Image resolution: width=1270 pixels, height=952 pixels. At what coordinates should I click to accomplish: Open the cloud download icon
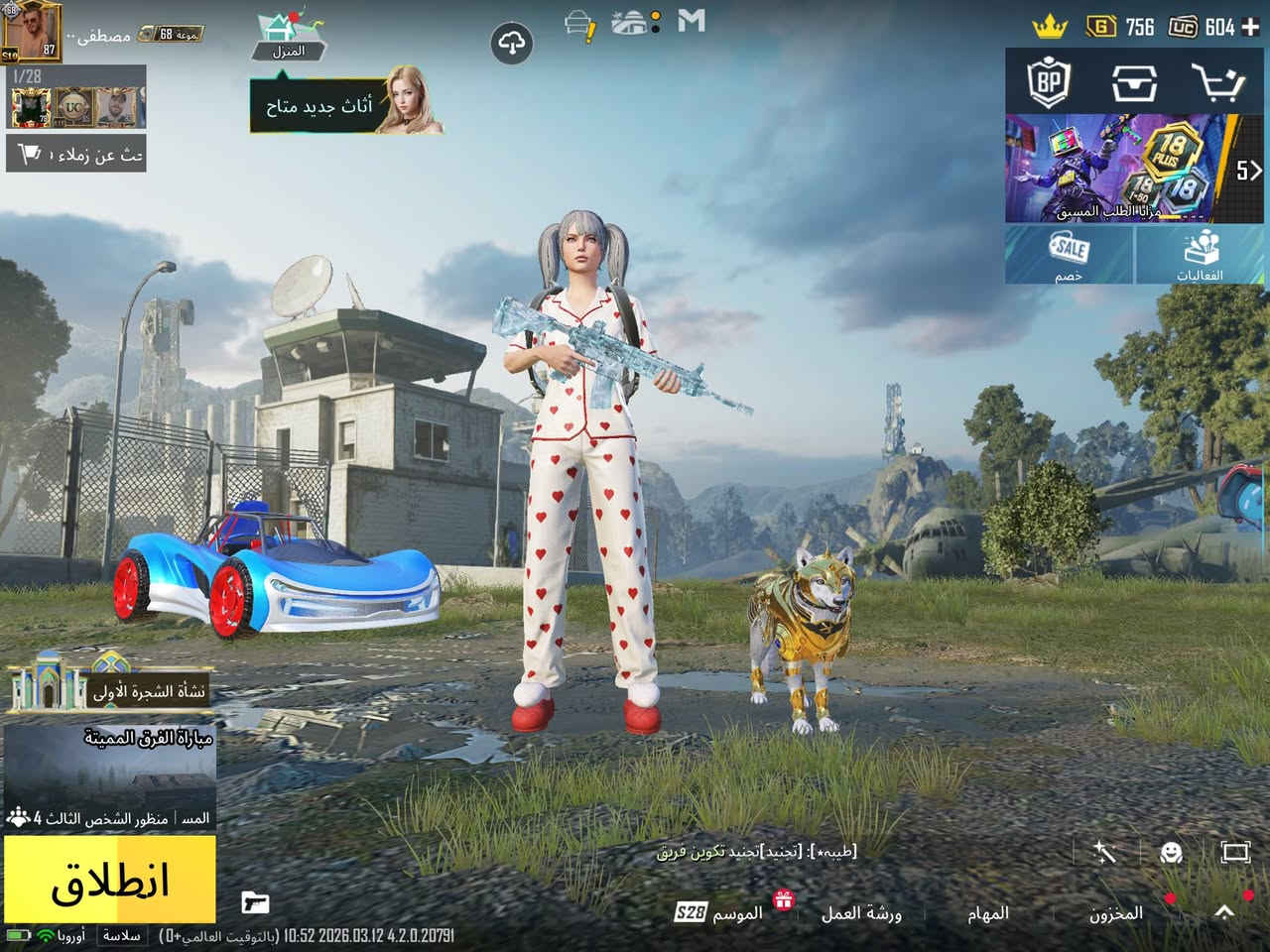pyautogui.click(x=511, y=44)
